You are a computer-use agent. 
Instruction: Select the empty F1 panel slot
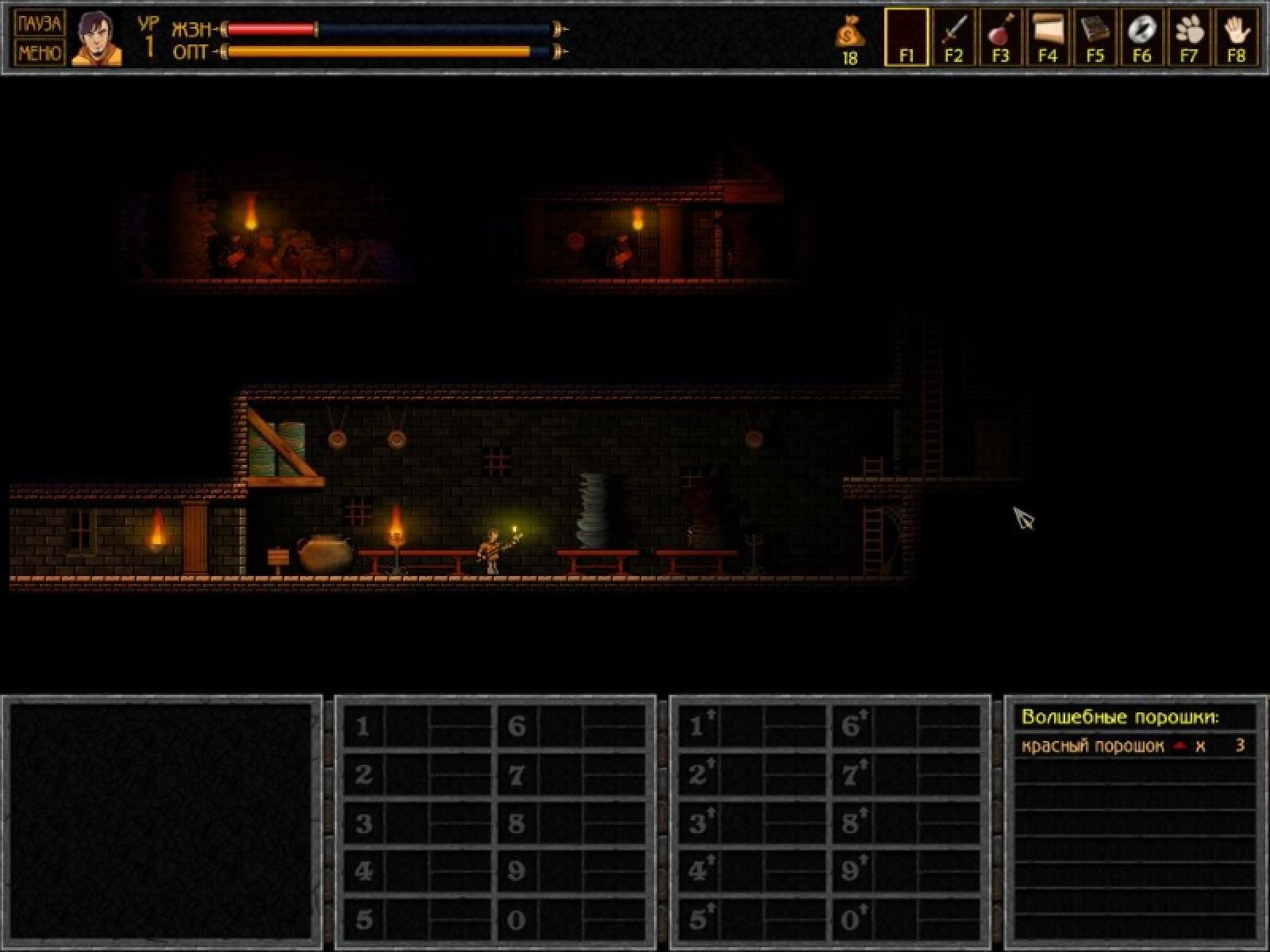click(906, 36)
